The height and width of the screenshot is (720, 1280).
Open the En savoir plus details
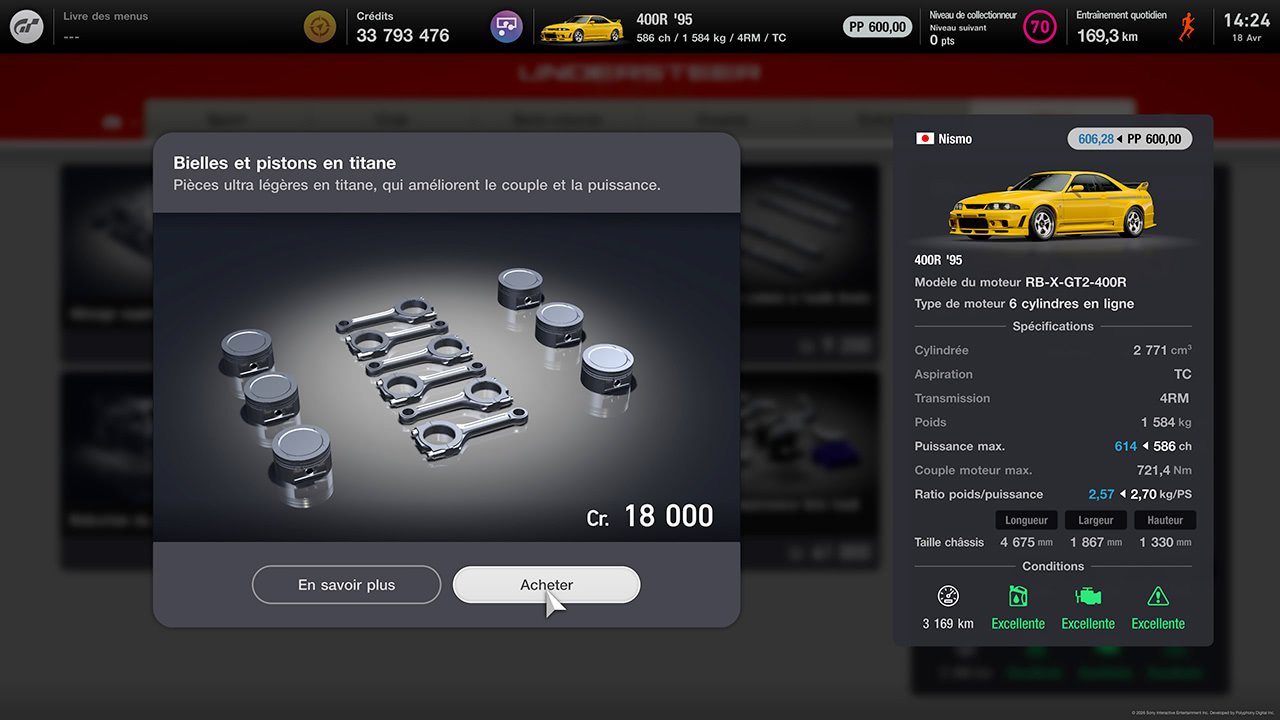tap(346, 585)
